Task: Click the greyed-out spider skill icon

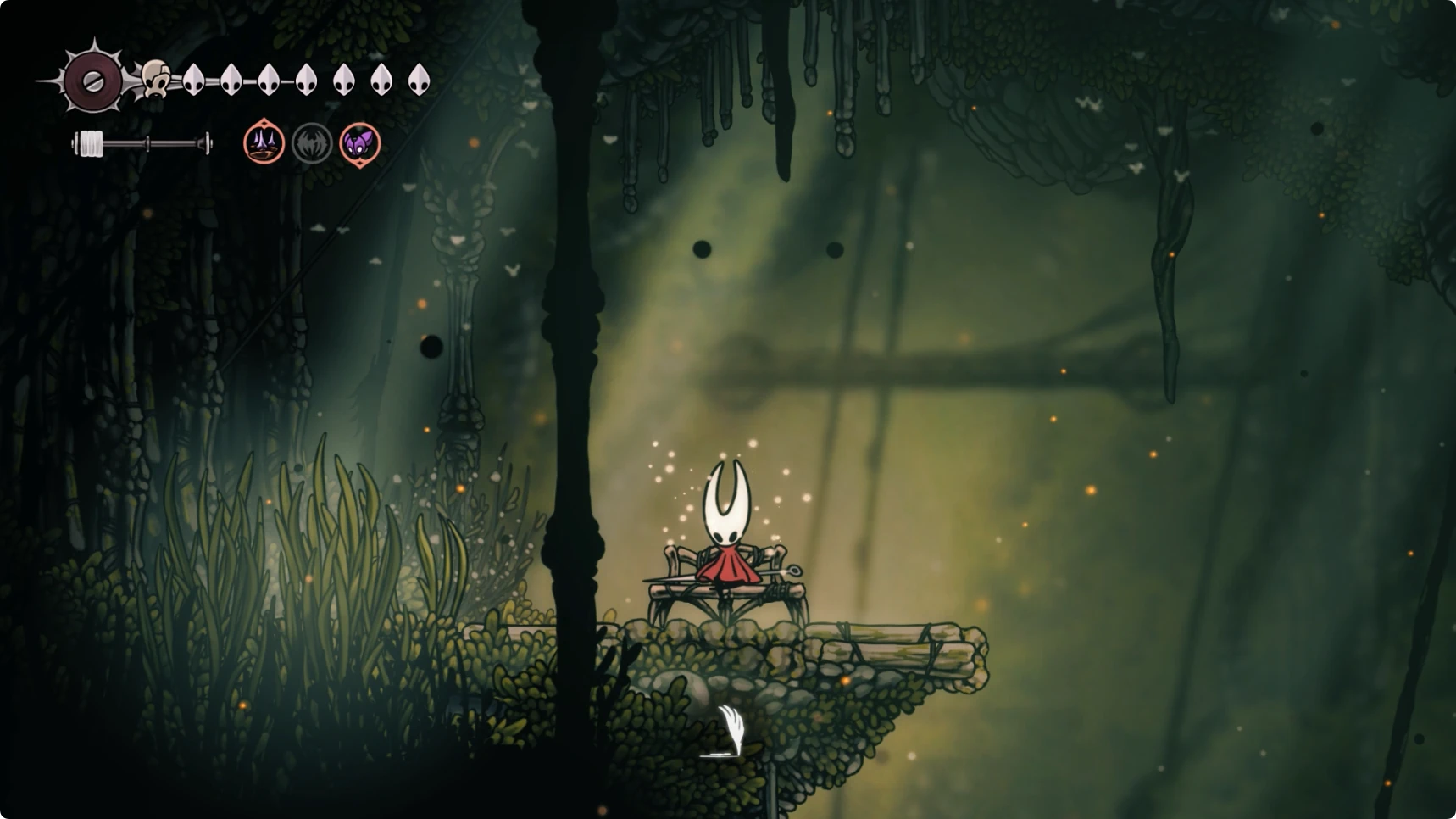Action: point(312,143)
